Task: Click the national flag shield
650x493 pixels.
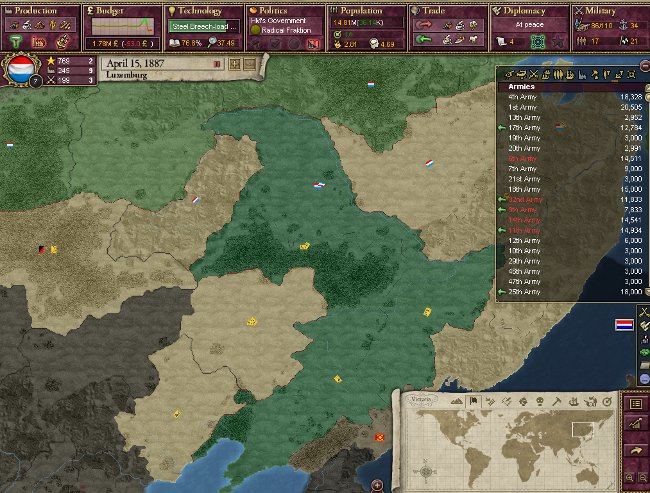Action: (21, 70)
